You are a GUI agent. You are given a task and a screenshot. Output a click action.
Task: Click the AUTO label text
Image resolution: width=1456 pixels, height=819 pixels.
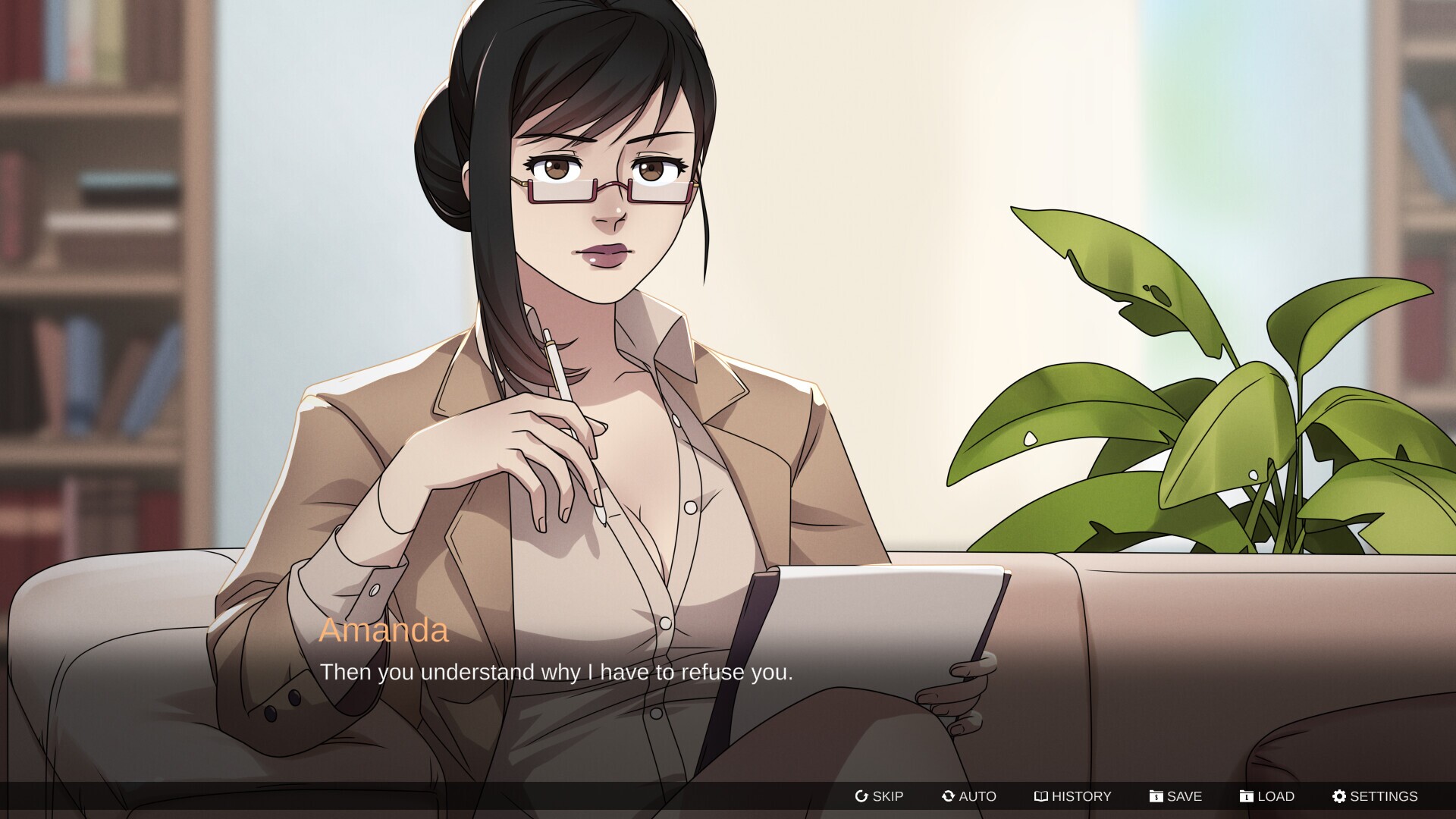pyautogui.click(x=977, y=796)
